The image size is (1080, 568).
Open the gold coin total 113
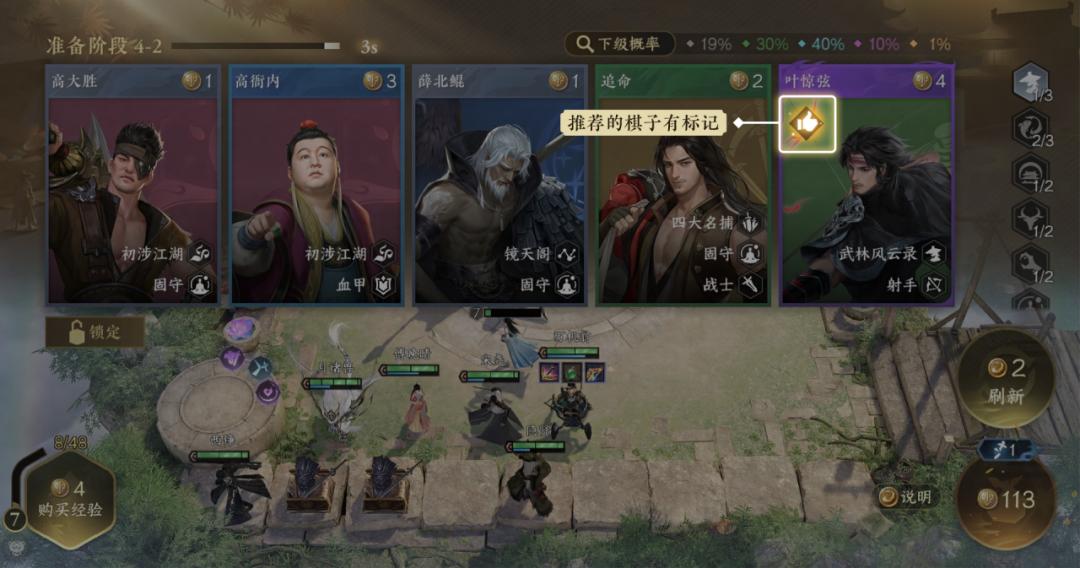pyautogui.click(x=1006, y=499)
